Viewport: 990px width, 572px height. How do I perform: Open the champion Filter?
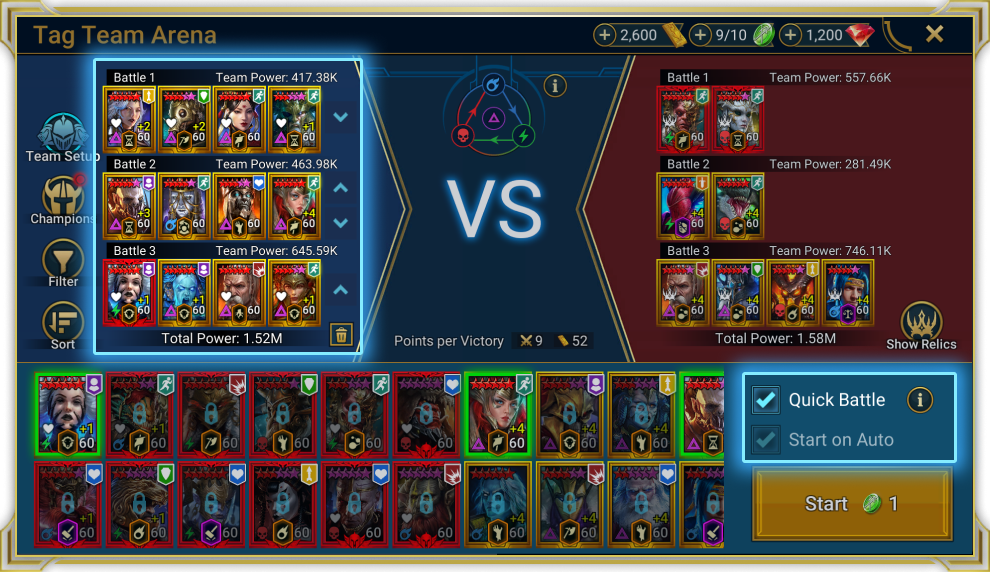[63, 262]
